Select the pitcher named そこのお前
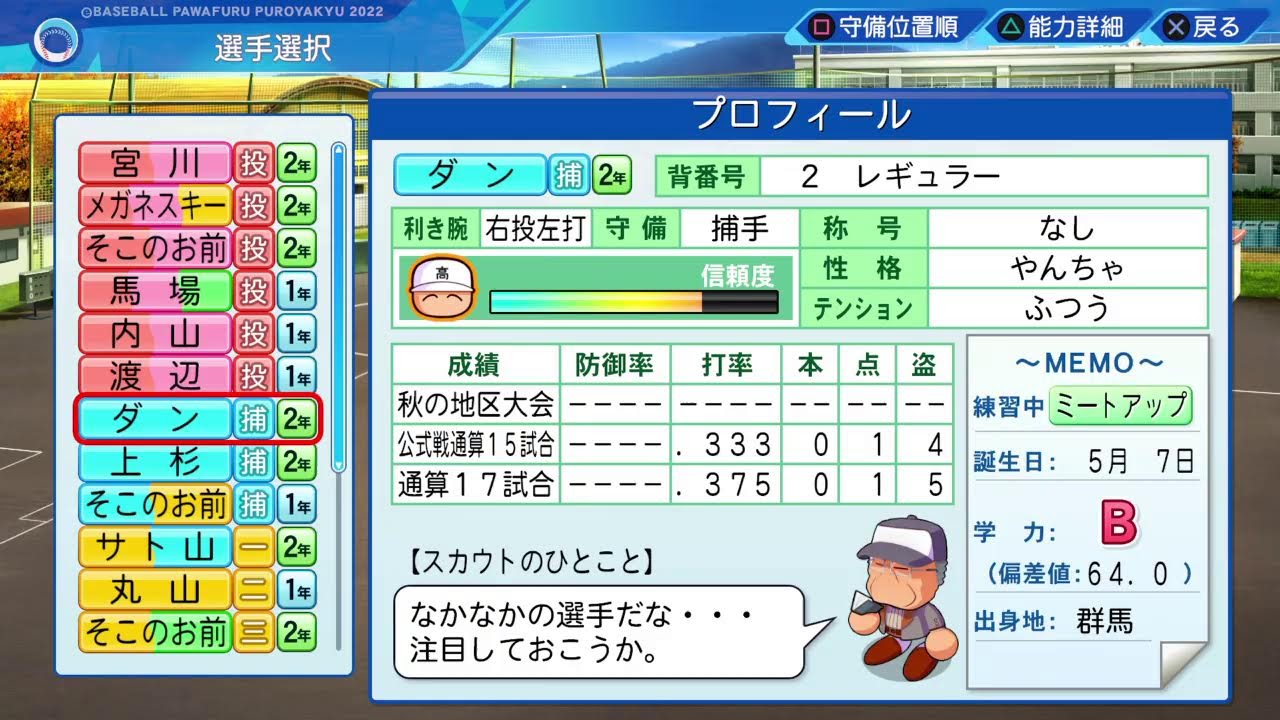Image resolution: width=1280 pixels, height=720 pixels. (156, 248)
